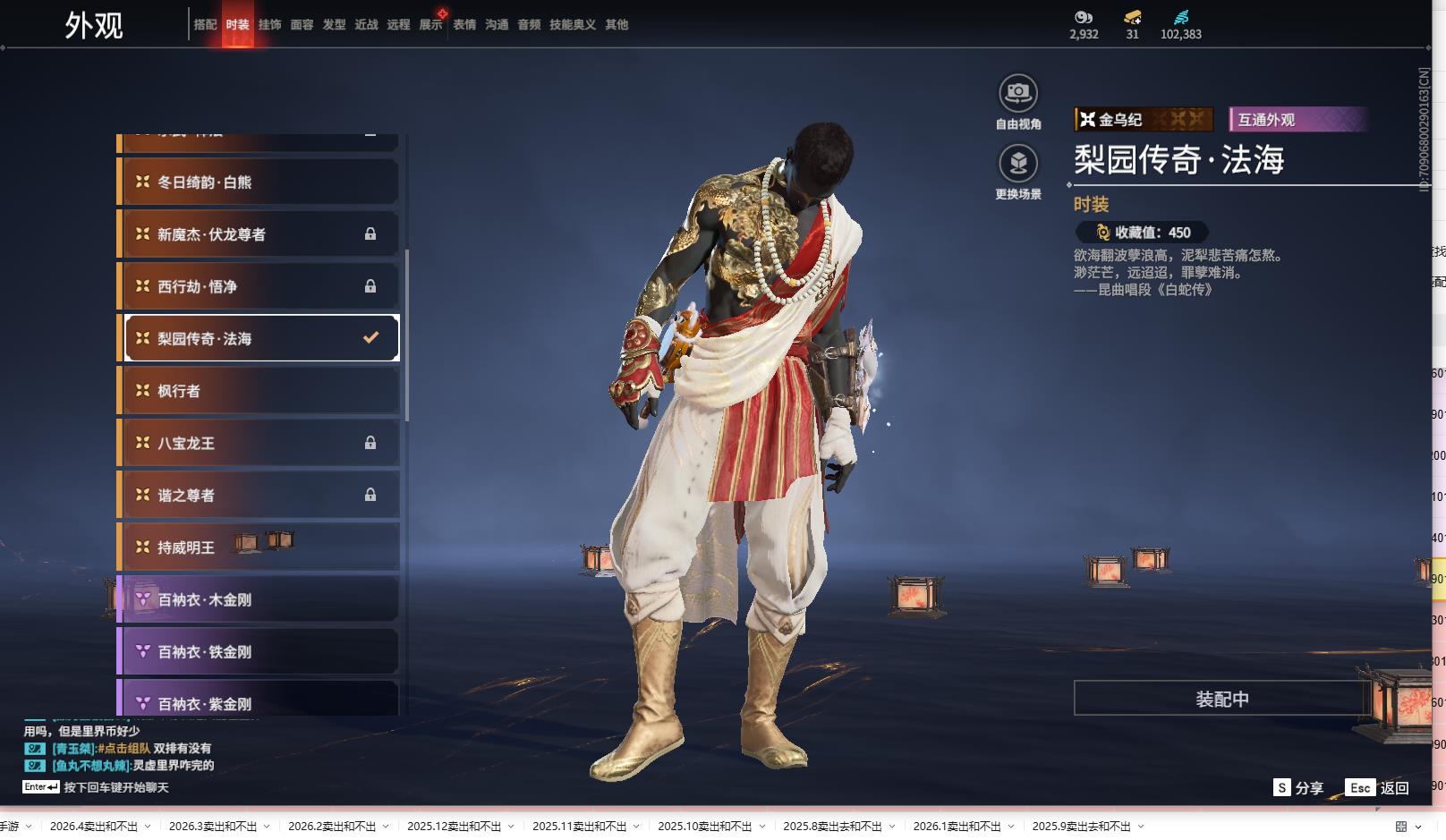Image resolution: width=1446 pixels, height=840 pixels.
Task: Switch to the 搭配 tab
Action: point(205,24)
